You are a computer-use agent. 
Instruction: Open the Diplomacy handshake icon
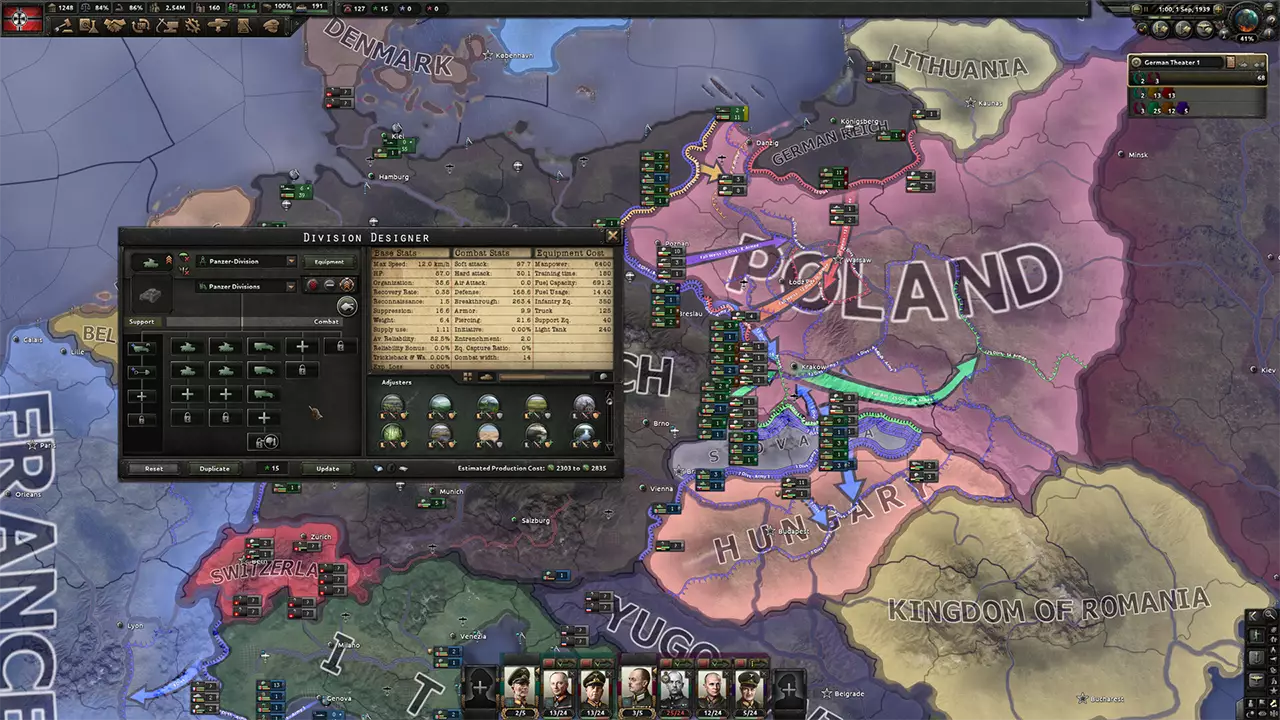point(114,27)
